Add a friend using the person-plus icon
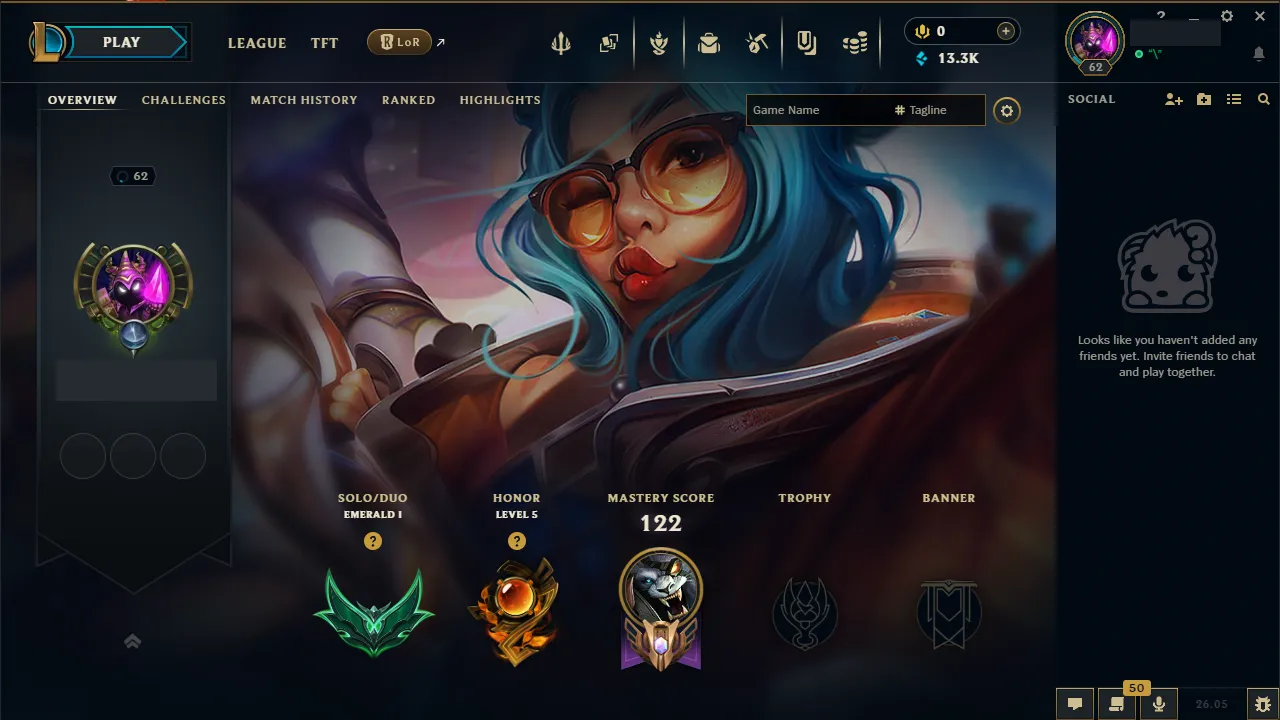 point(1172,99)
